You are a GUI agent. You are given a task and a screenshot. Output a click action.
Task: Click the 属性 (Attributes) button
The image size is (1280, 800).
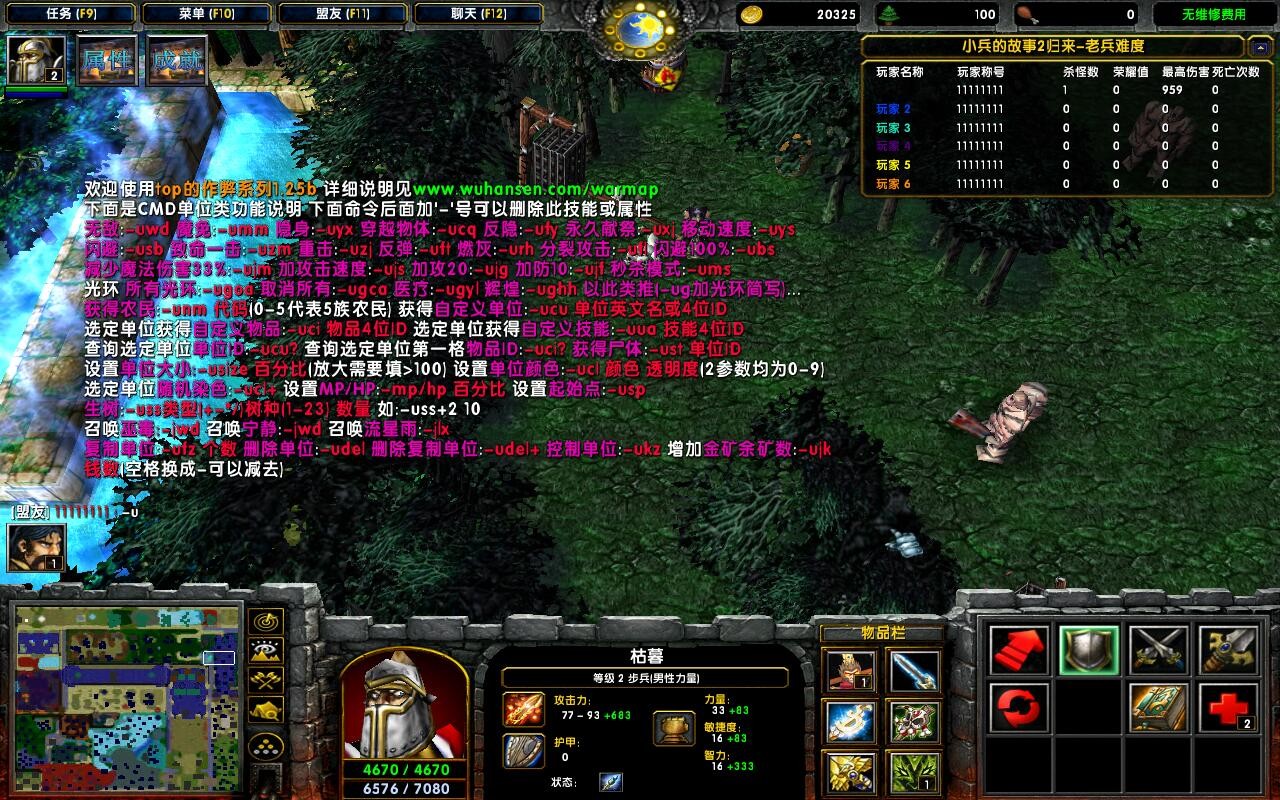(106, 61)
